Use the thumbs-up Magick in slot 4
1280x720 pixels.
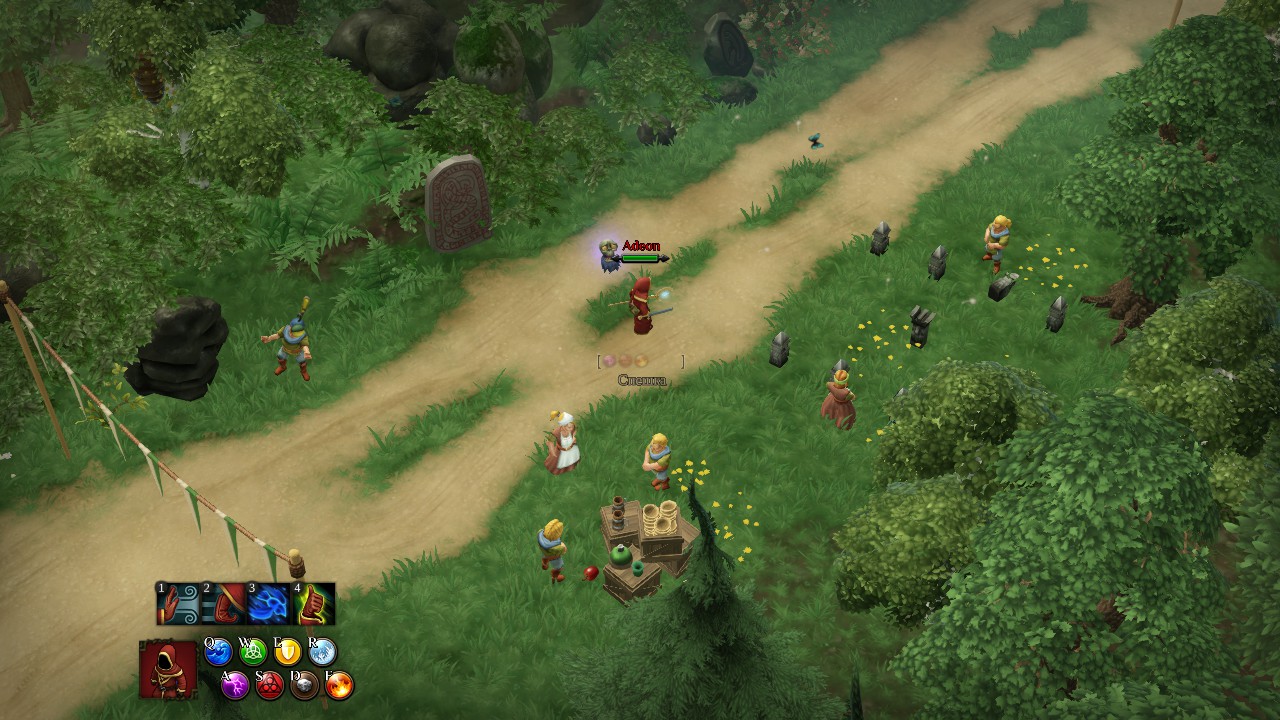[x=312, y=603]
